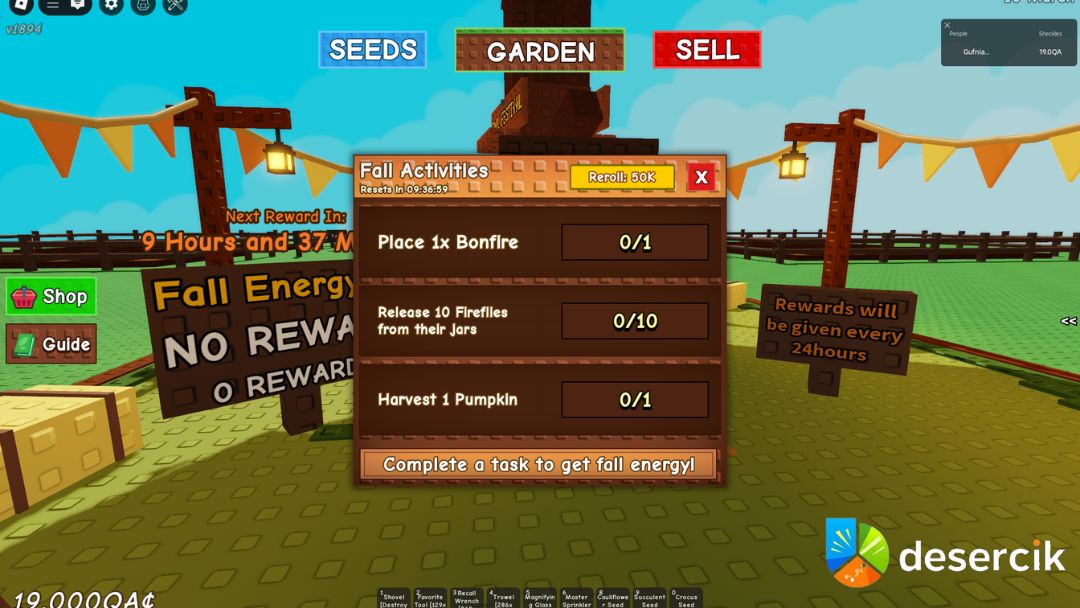1080x608 pixels.
Task: Select the Succulent Seed slot
Action: (x=649, y=598)
